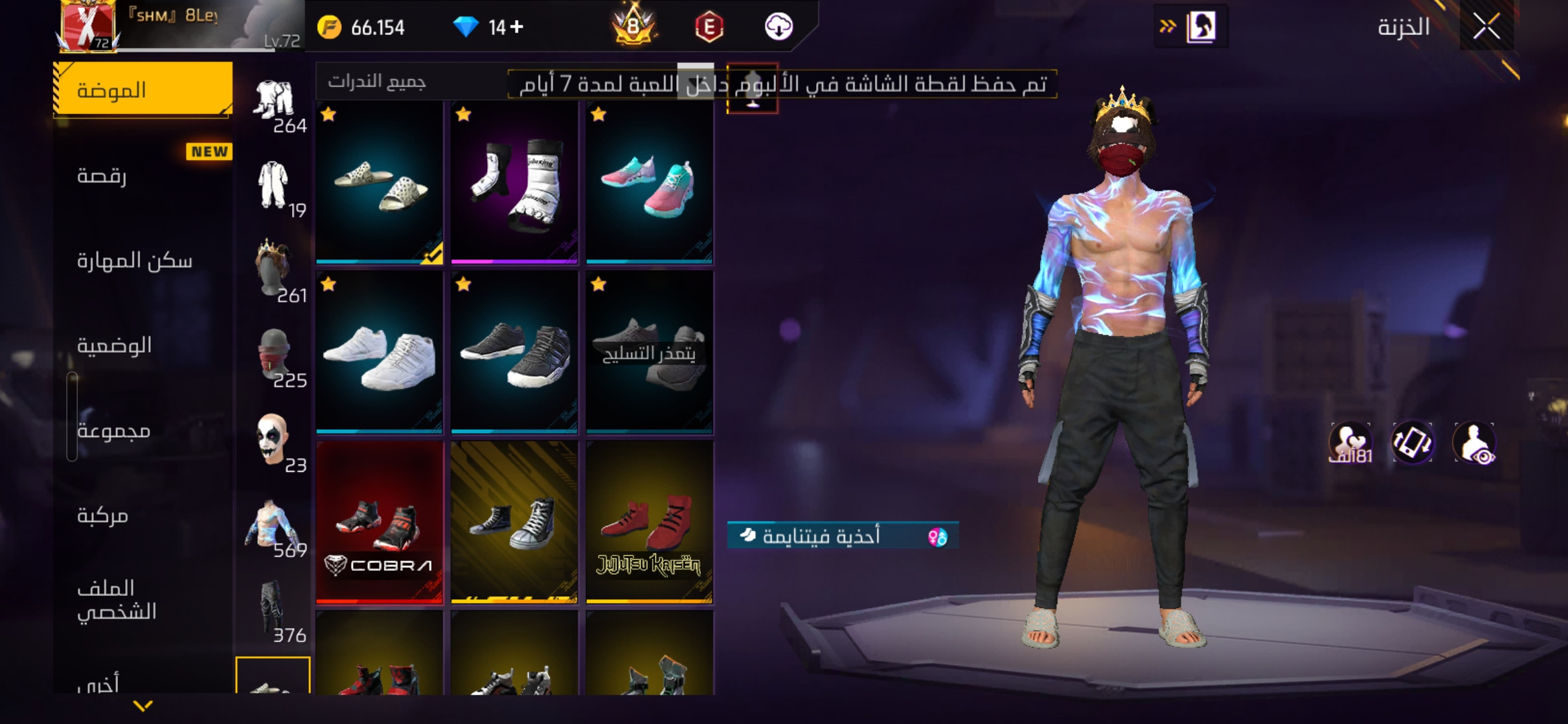Open the رقصة emote tab

pyautogui.click(x=143, y=176)
